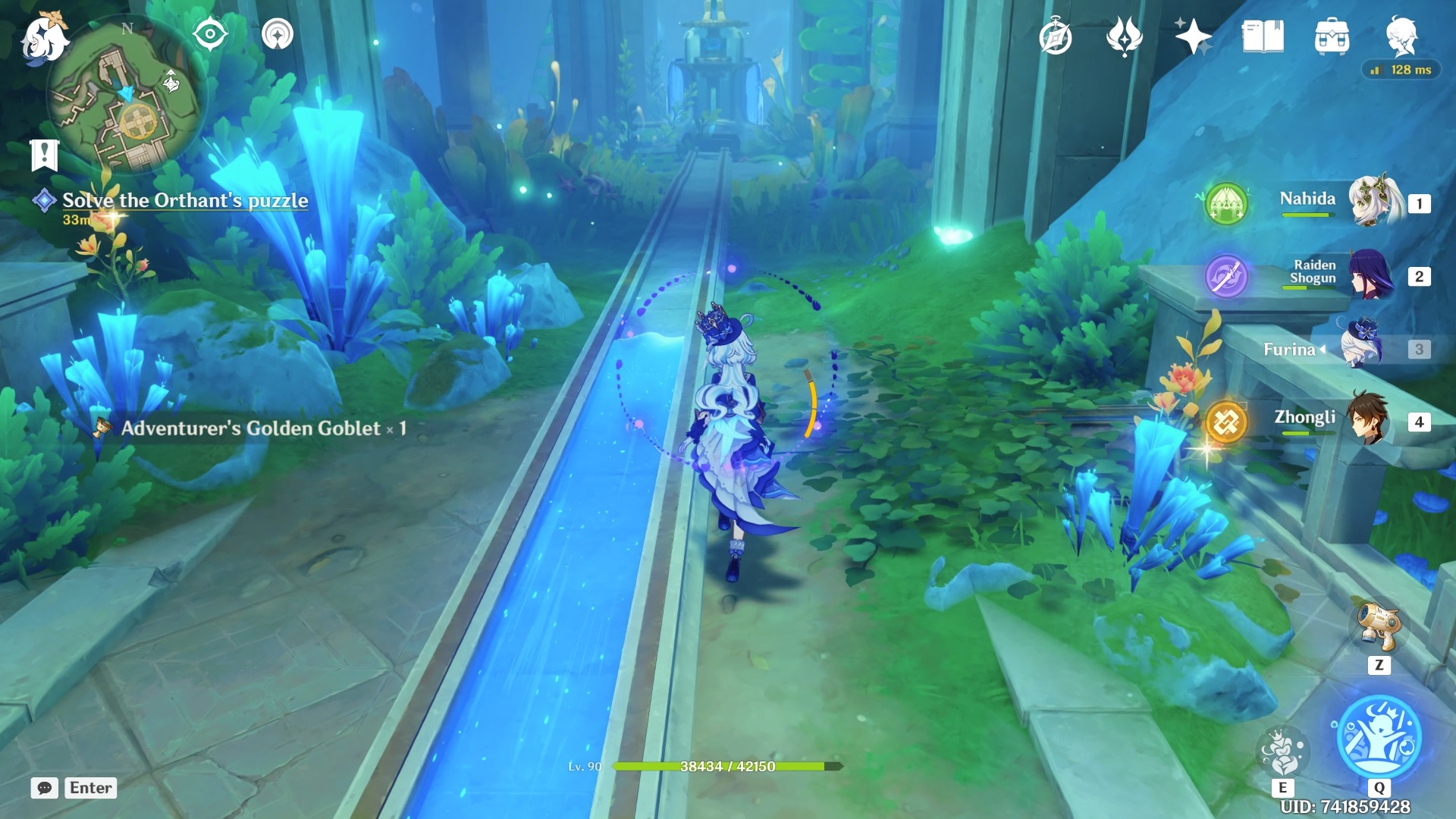Open the quest notice exclamation banner
The height and width of the screenshot is (819, 1456).
(44, 155)
